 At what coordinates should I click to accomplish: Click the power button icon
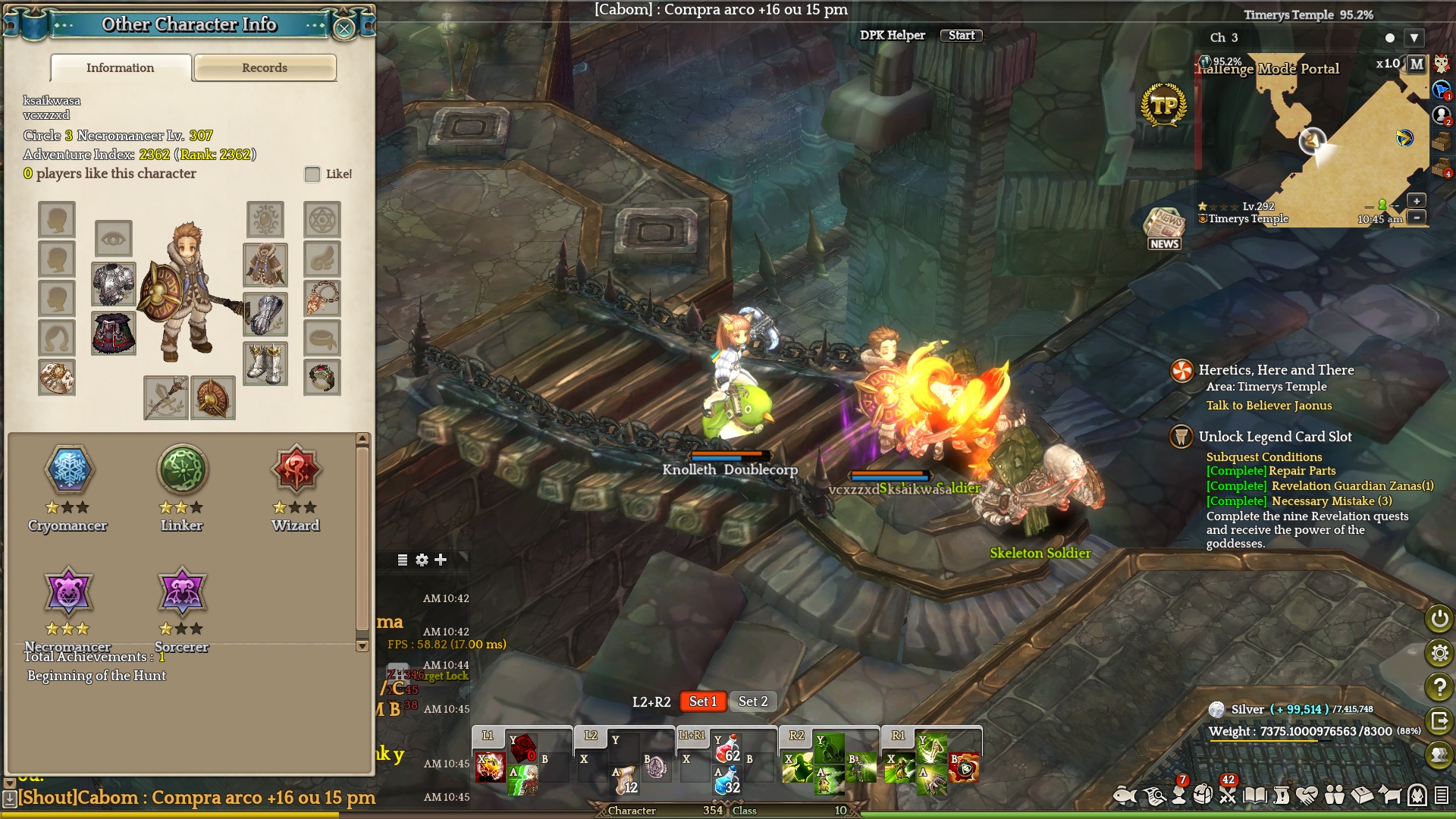pyautogui.click(x=1439, y=619)
